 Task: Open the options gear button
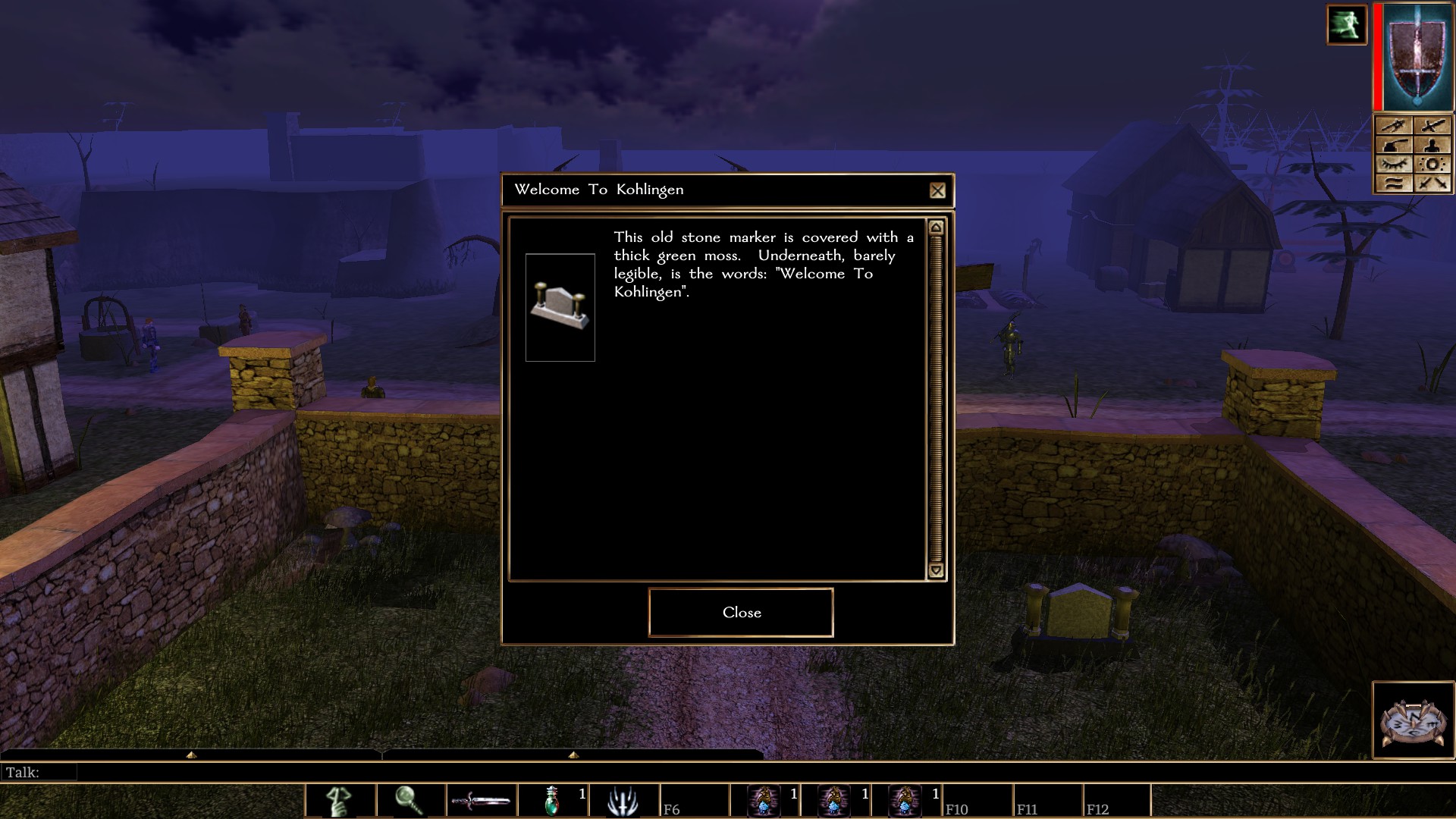[1432, 165]
